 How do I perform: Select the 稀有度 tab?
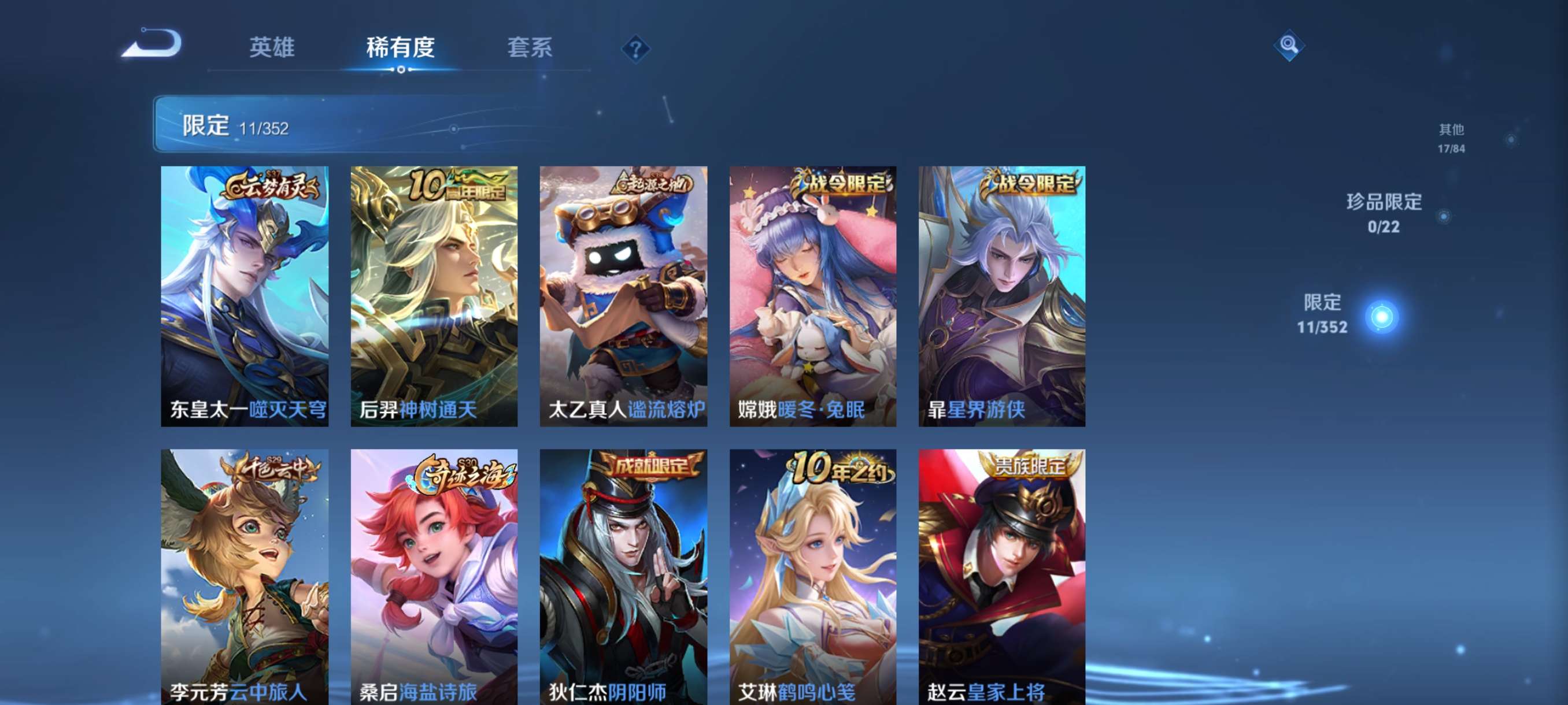coord(401,49)
